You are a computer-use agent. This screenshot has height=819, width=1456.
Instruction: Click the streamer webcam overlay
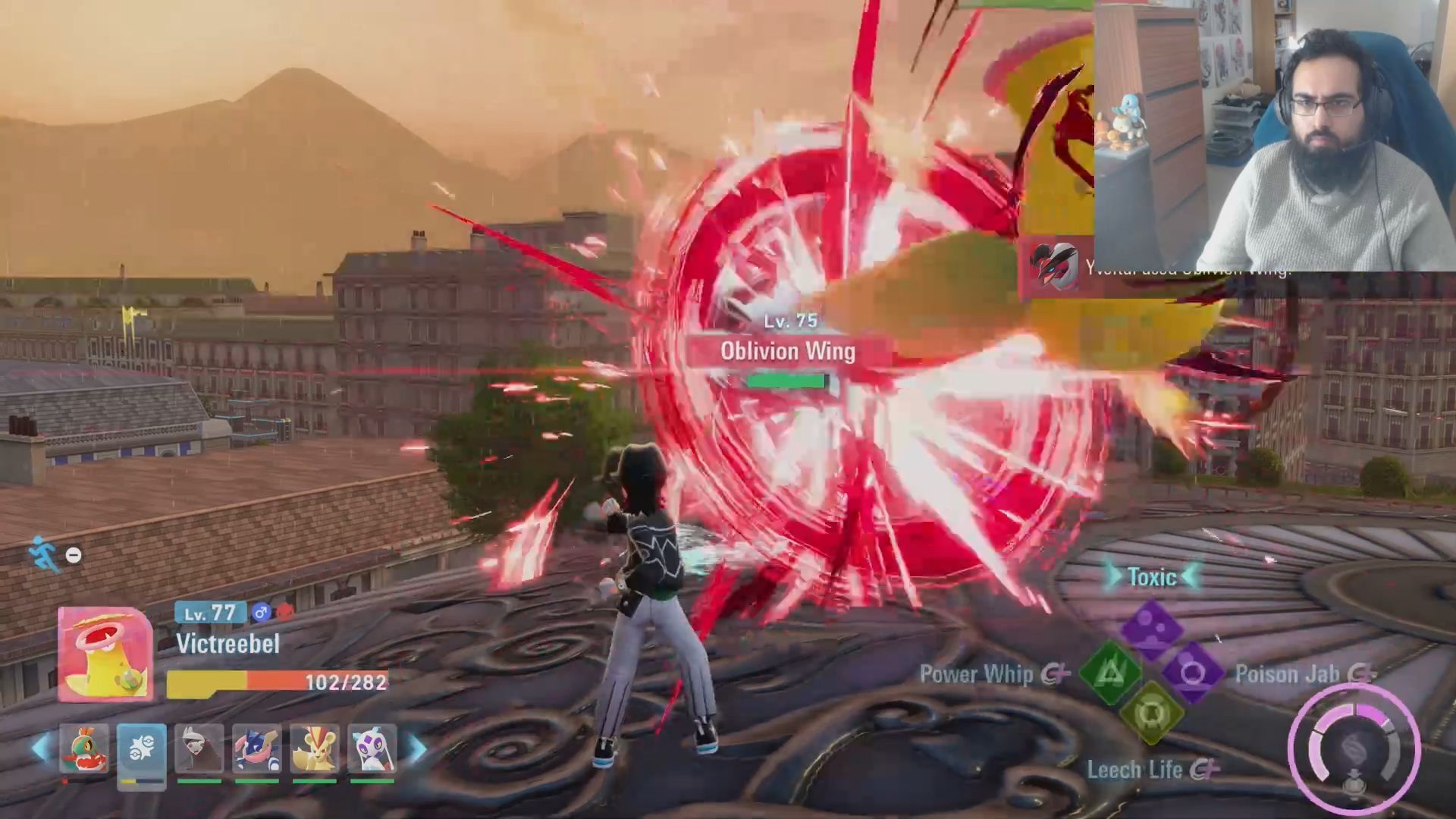(x=1274, y=135)
